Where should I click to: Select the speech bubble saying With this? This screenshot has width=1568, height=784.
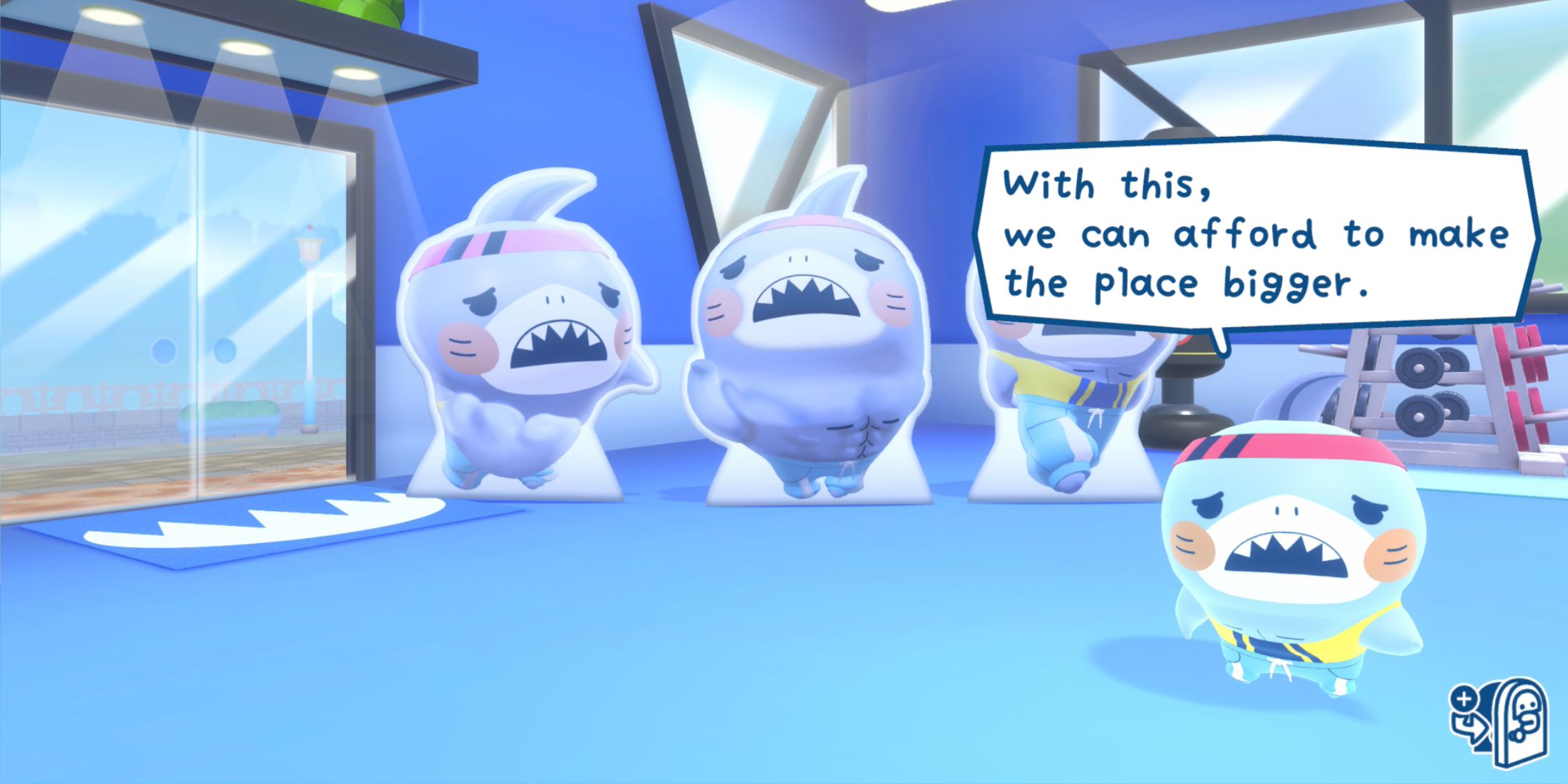(x=1098, y=185)
